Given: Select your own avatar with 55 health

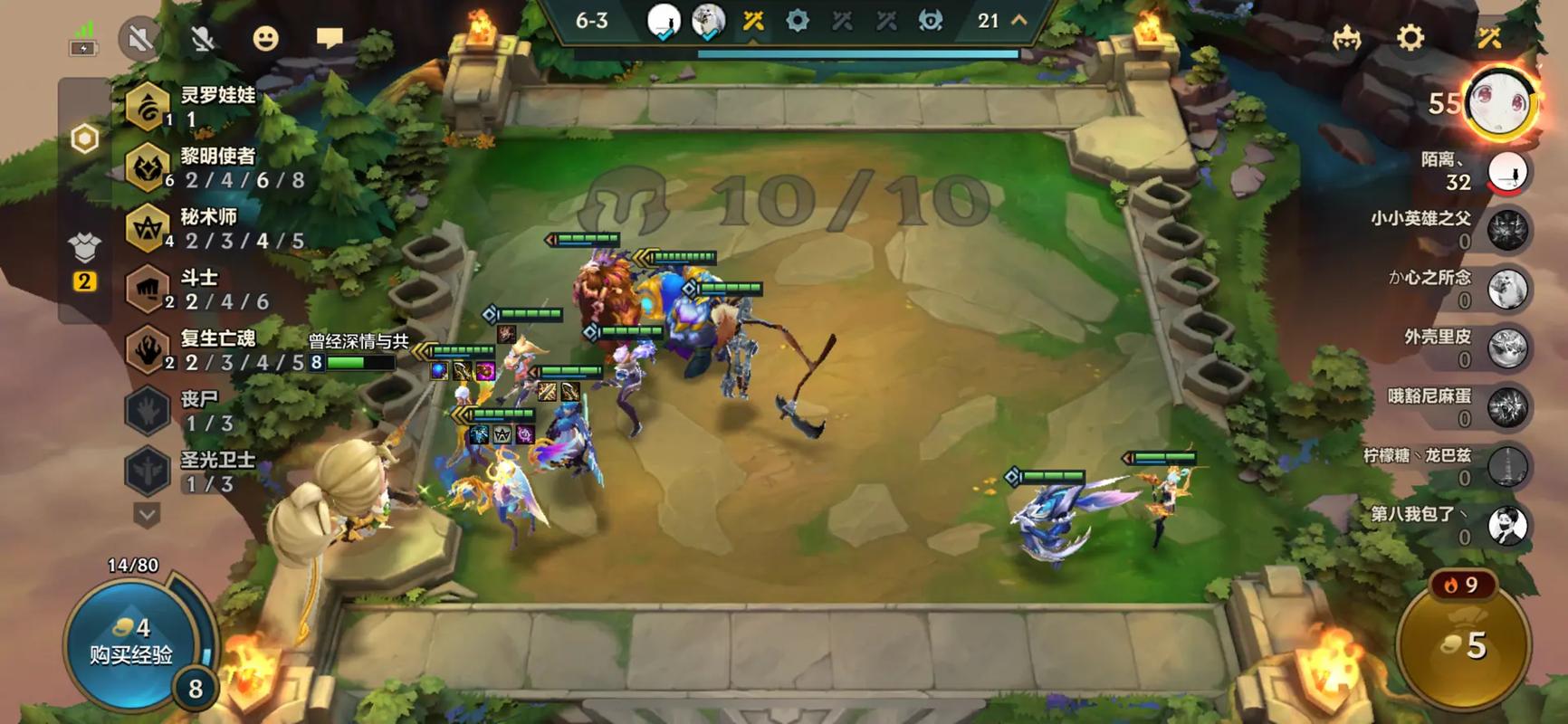Looking at the screenshot, I should tap(1500, 103).
